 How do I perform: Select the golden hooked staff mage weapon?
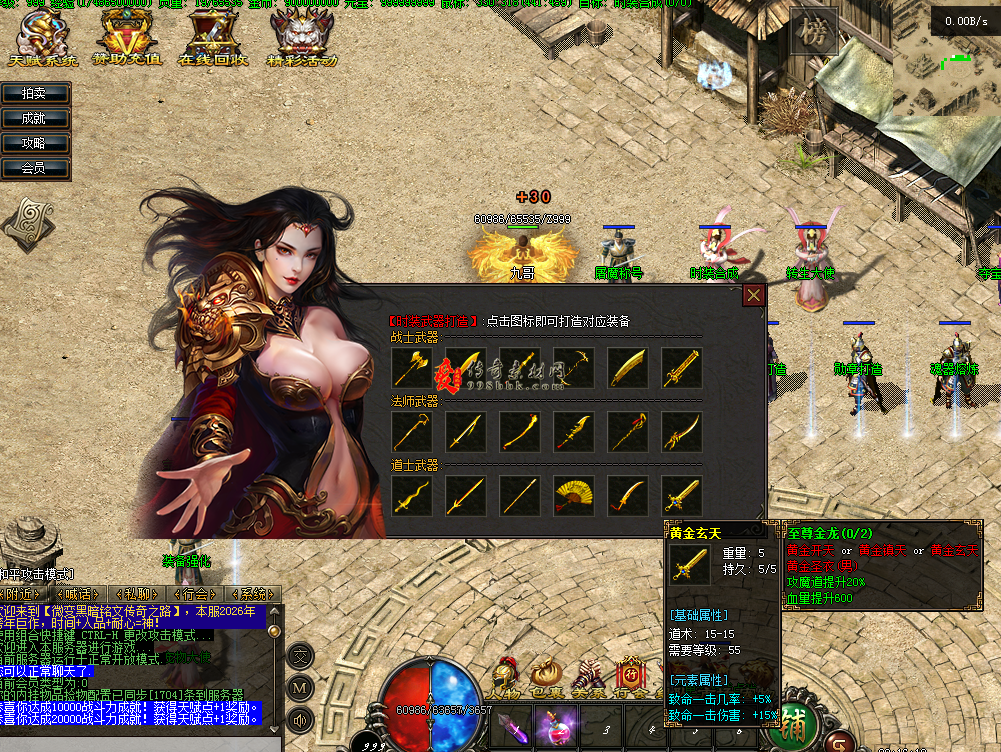point(411,432)
